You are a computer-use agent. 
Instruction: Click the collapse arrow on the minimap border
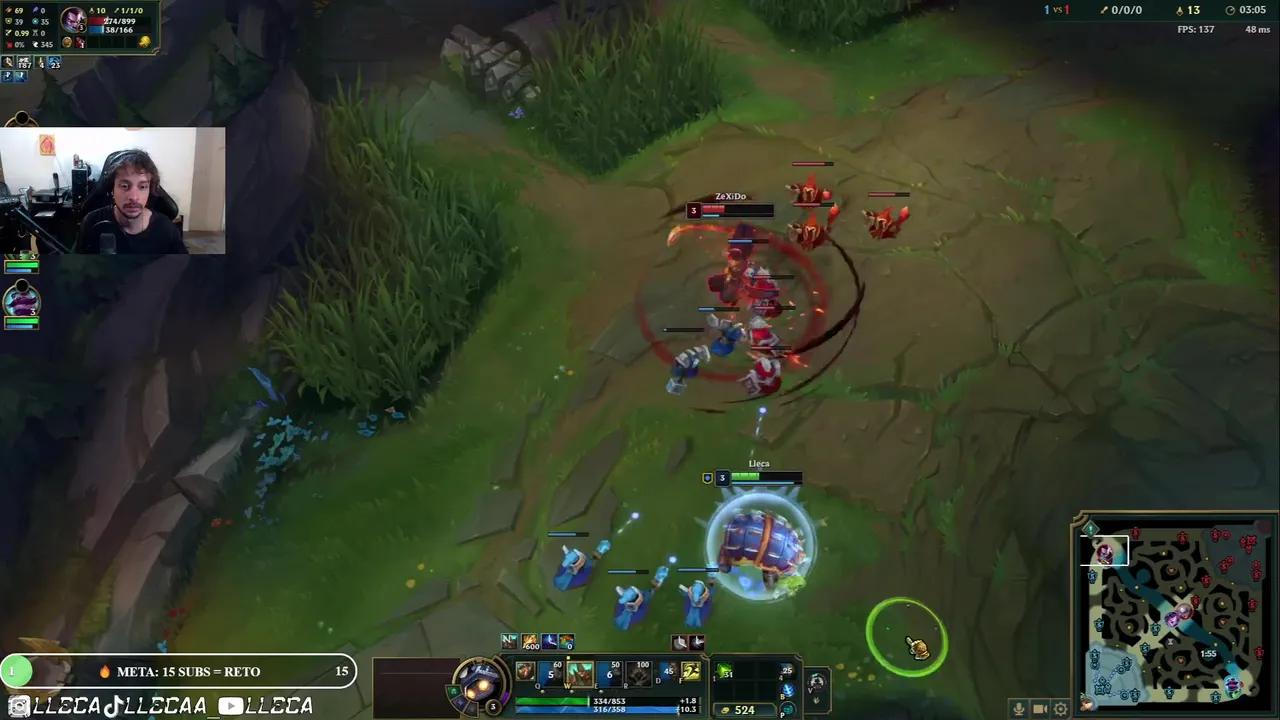point(1089,528)
